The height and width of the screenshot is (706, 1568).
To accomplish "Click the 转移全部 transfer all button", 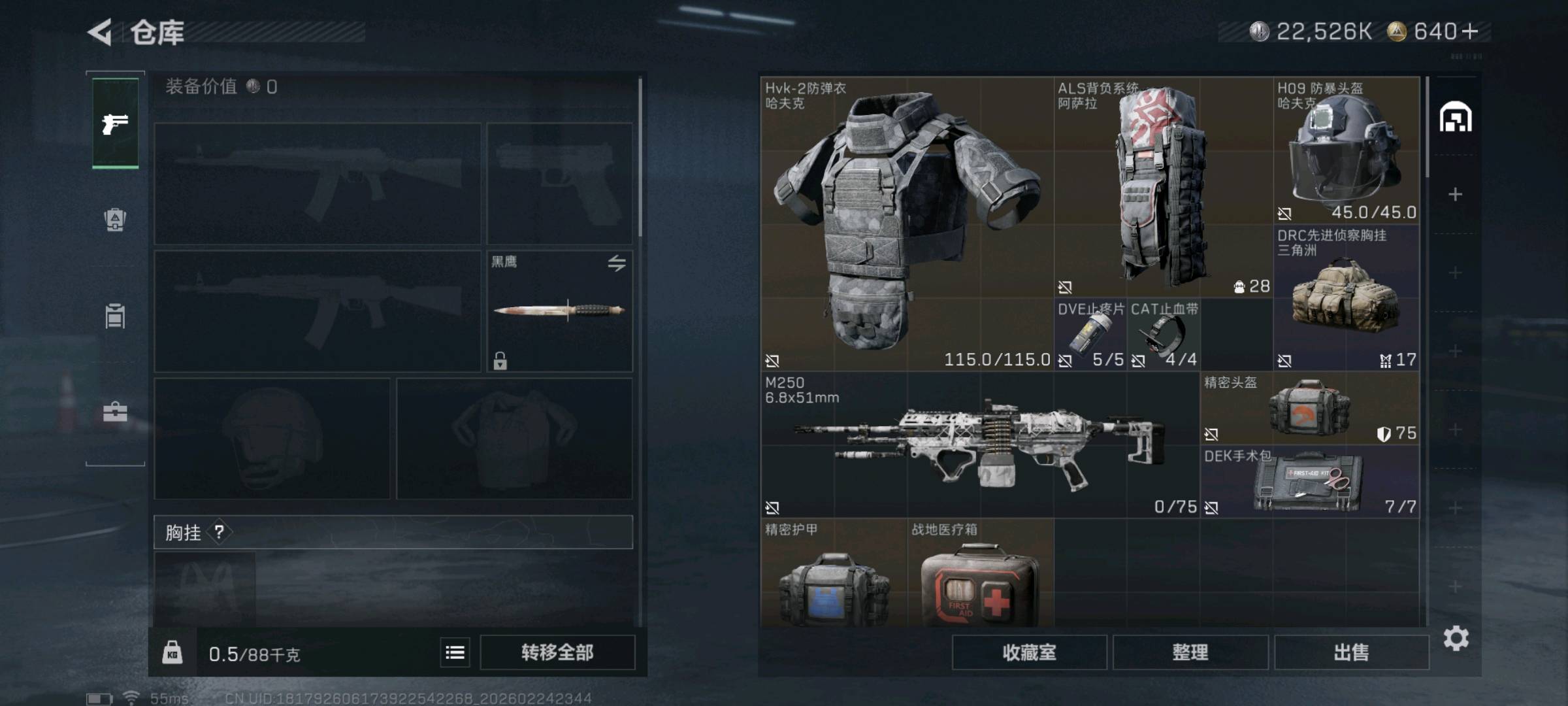I will 557,652.
